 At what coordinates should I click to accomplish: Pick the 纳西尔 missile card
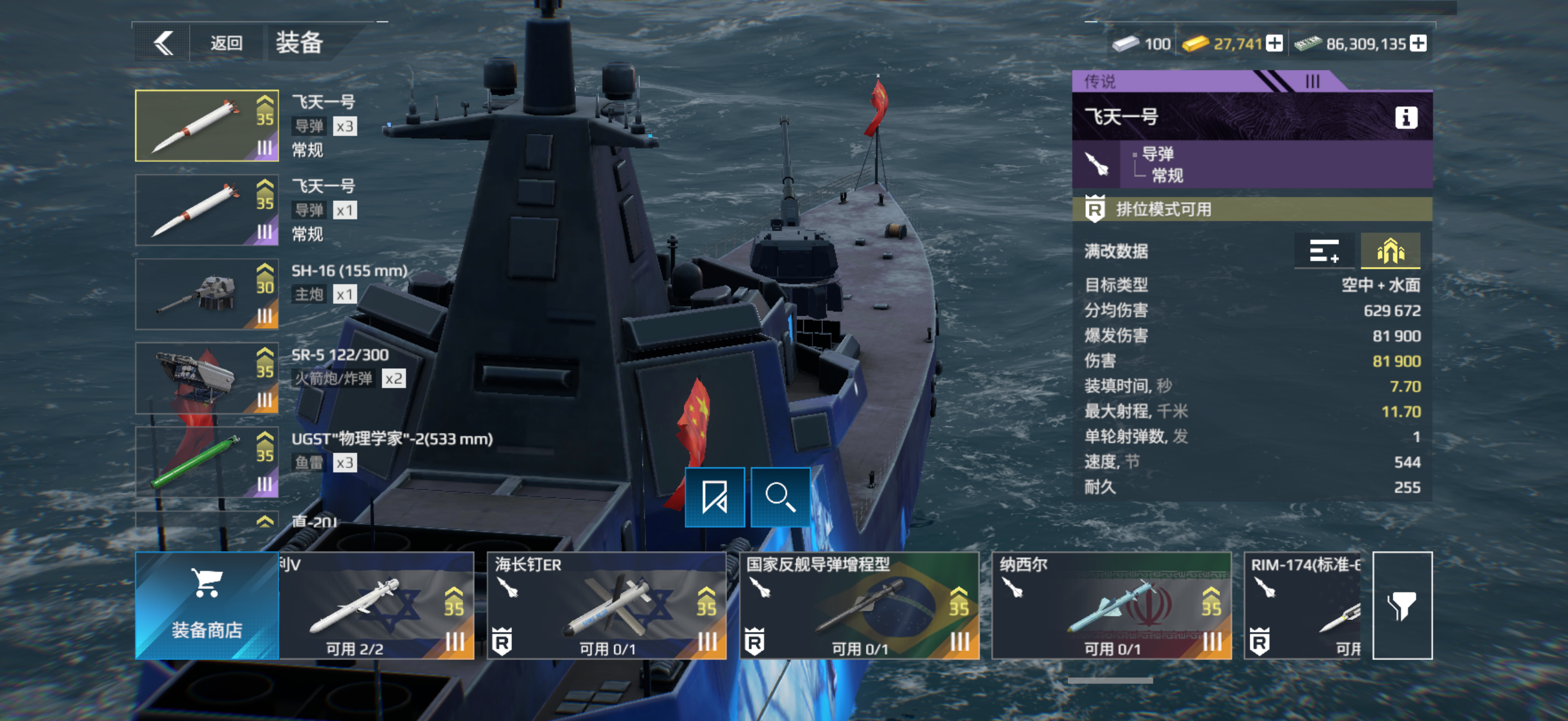1112,606
